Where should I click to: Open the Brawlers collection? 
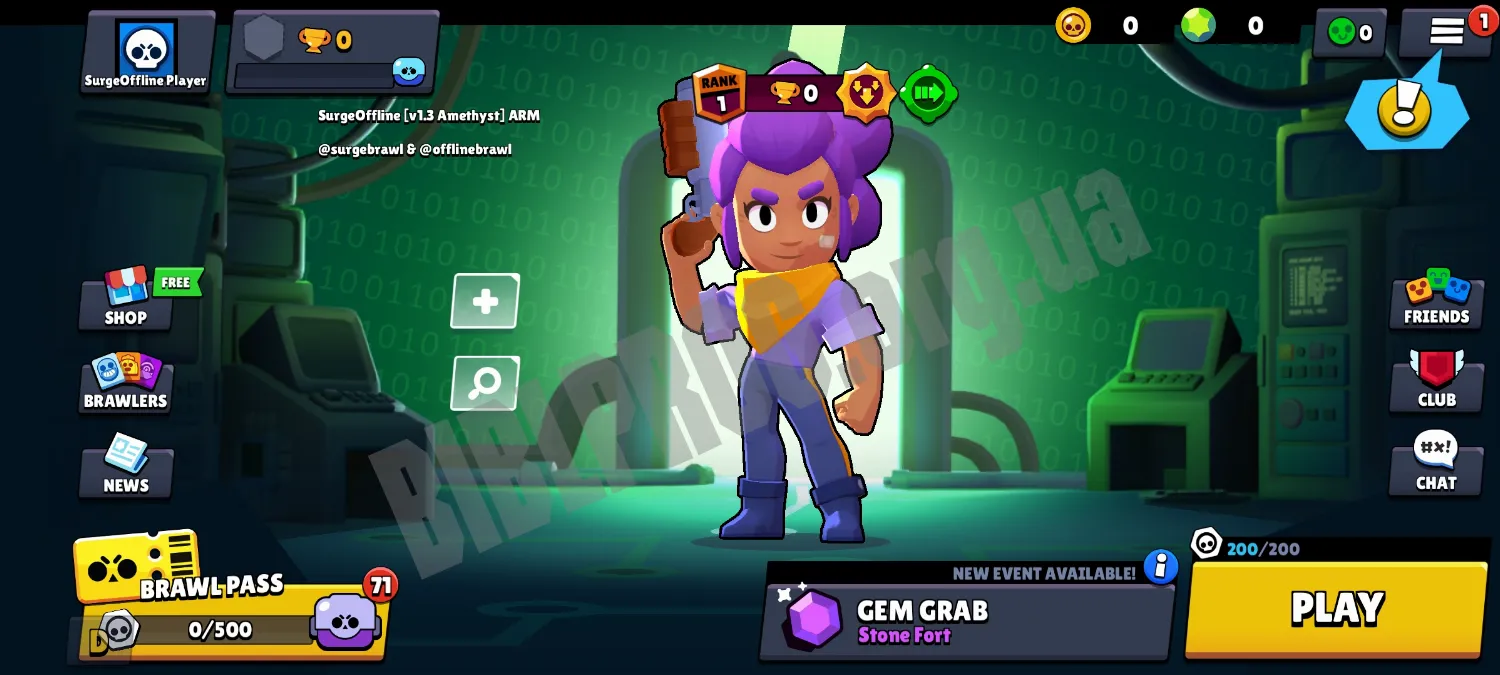[x=126, y=383]
